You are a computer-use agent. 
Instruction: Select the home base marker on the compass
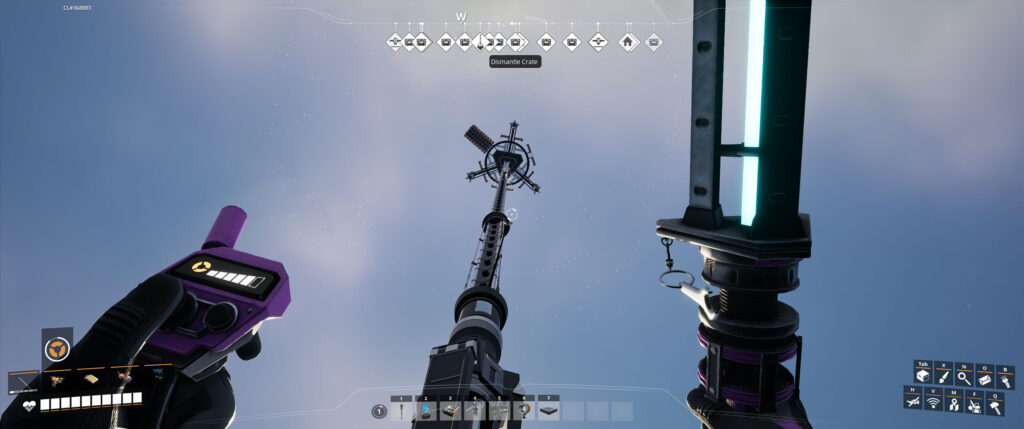627,42
